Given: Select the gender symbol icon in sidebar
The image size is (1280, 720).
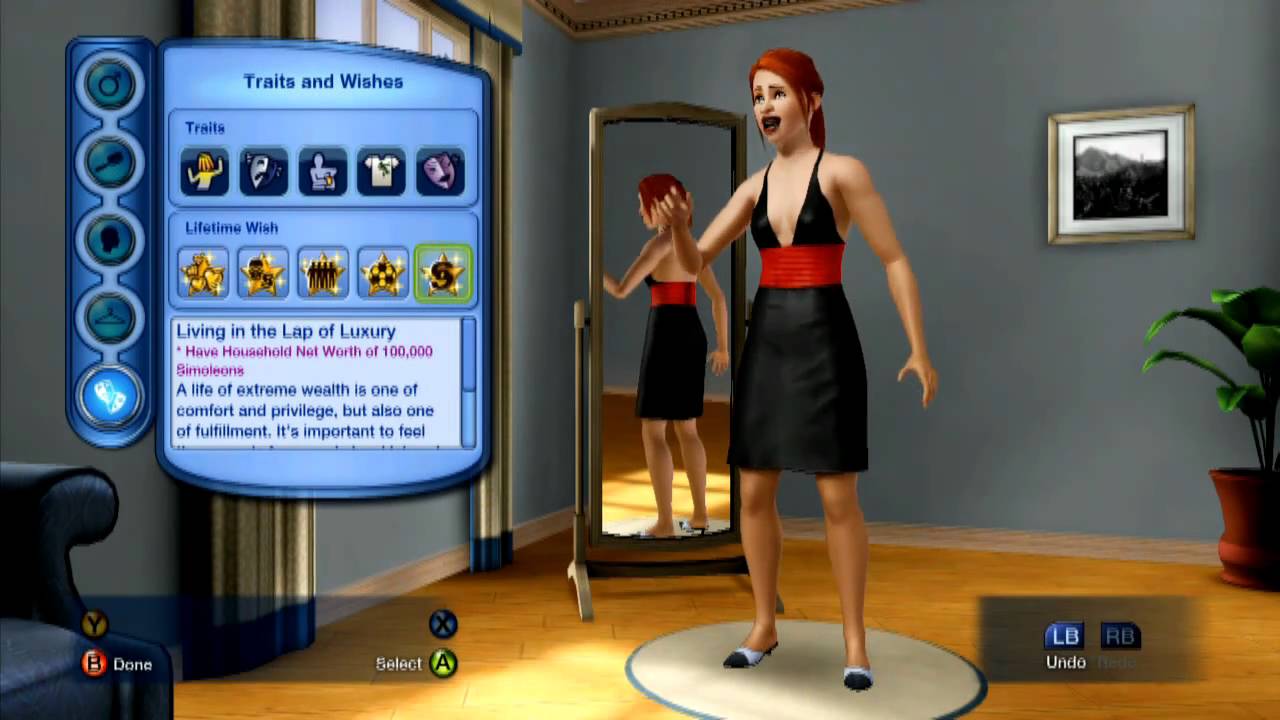Looking at the screenshot, I should tap(110, 84).
